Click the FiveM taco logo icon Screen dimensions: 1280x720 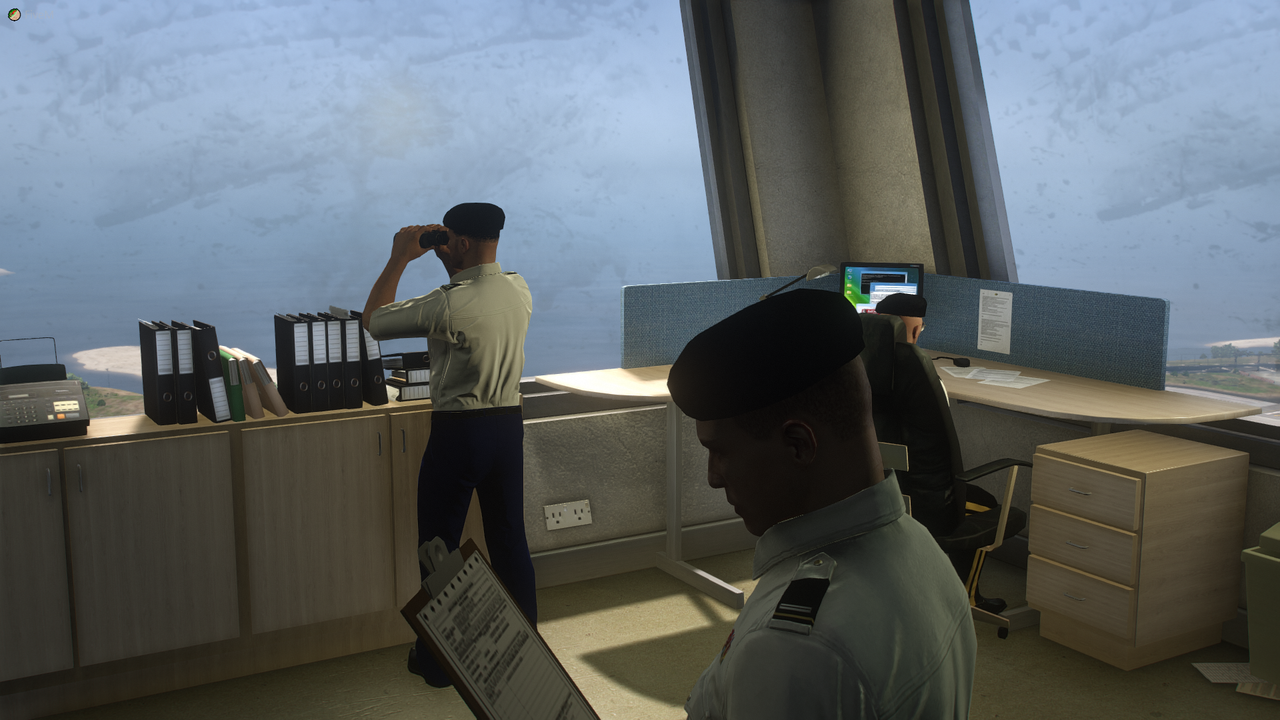pyautogui.click(x=14, y=14)
